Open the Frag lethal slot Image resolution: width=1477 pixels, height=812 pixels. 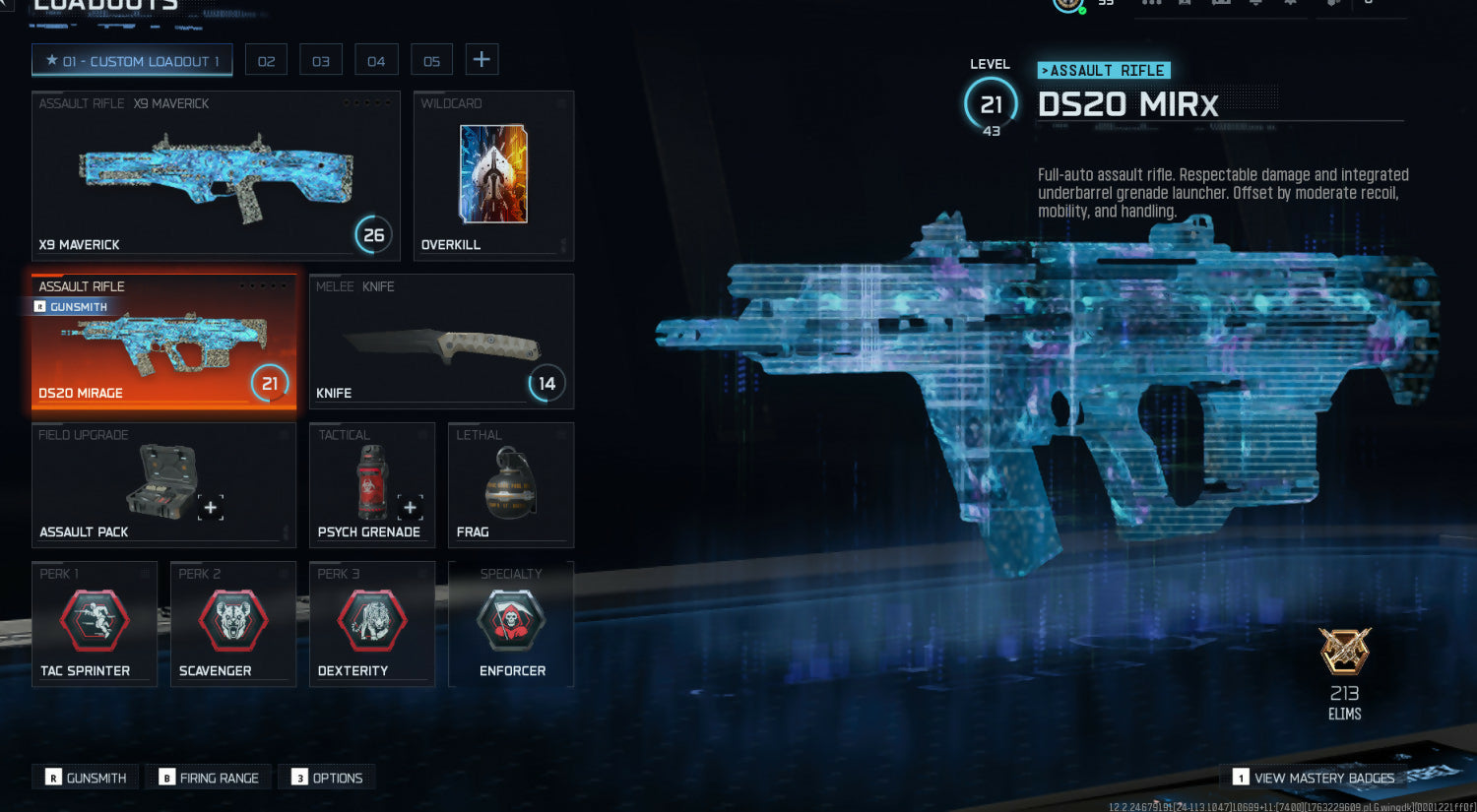click(510, 484)
